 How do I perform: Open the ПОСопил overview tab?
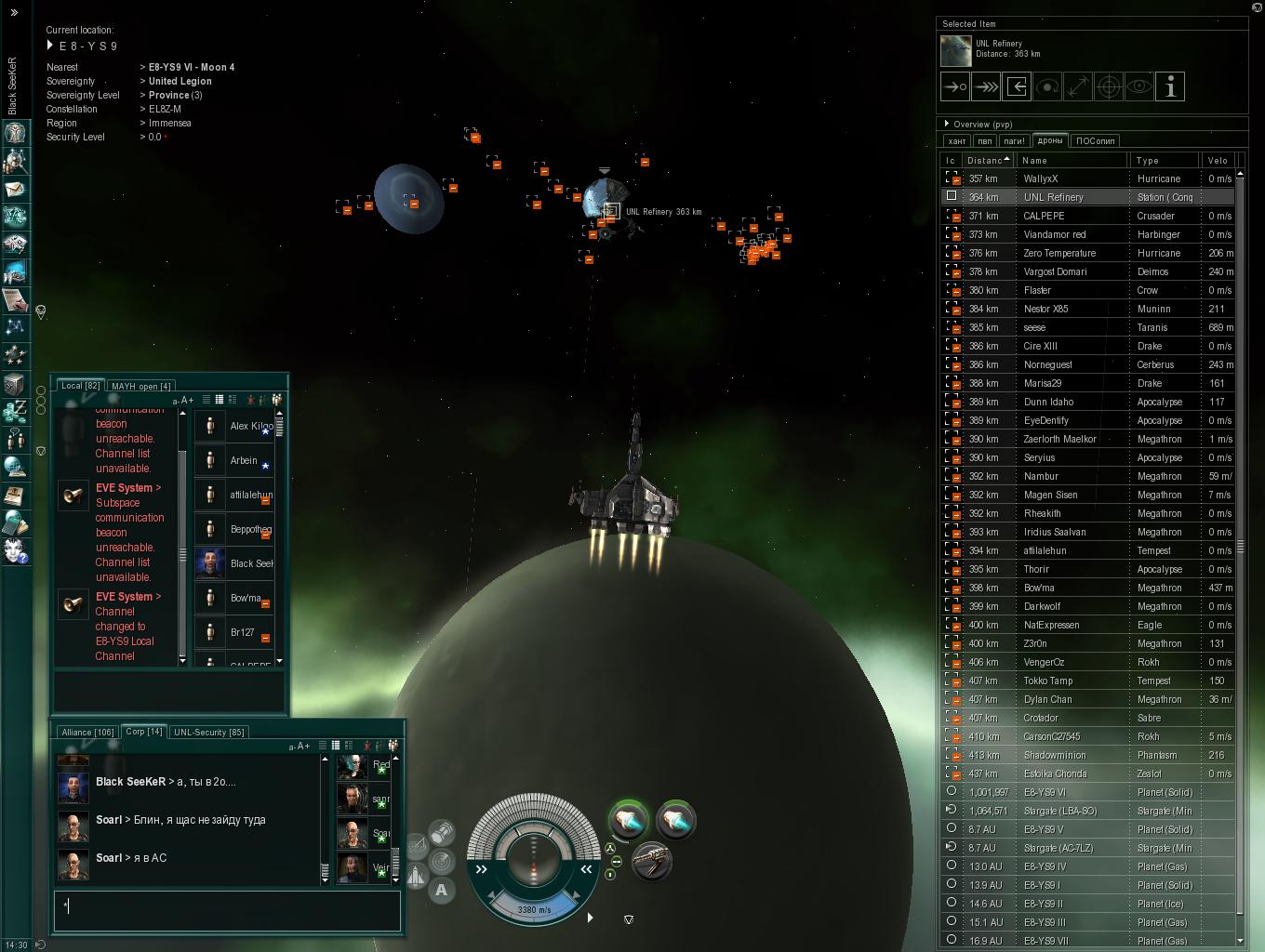point(1095,141)
